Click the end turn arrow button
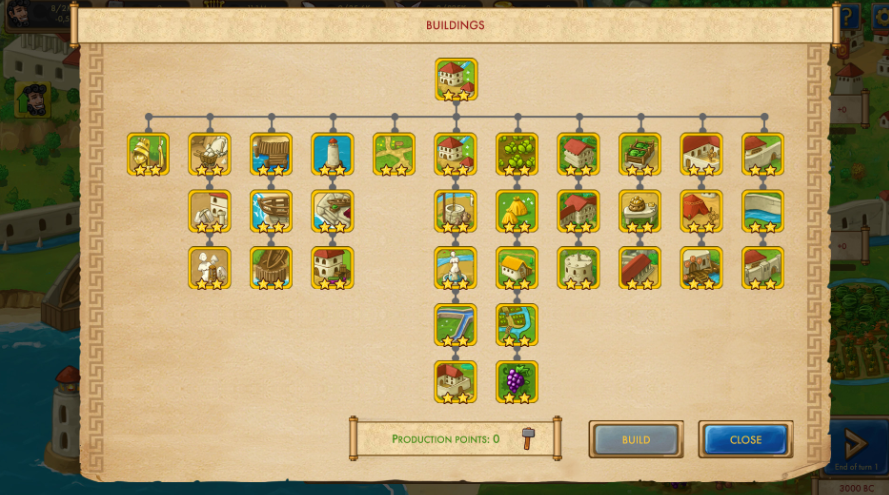The image size is (889, 495). coord(855,443)
